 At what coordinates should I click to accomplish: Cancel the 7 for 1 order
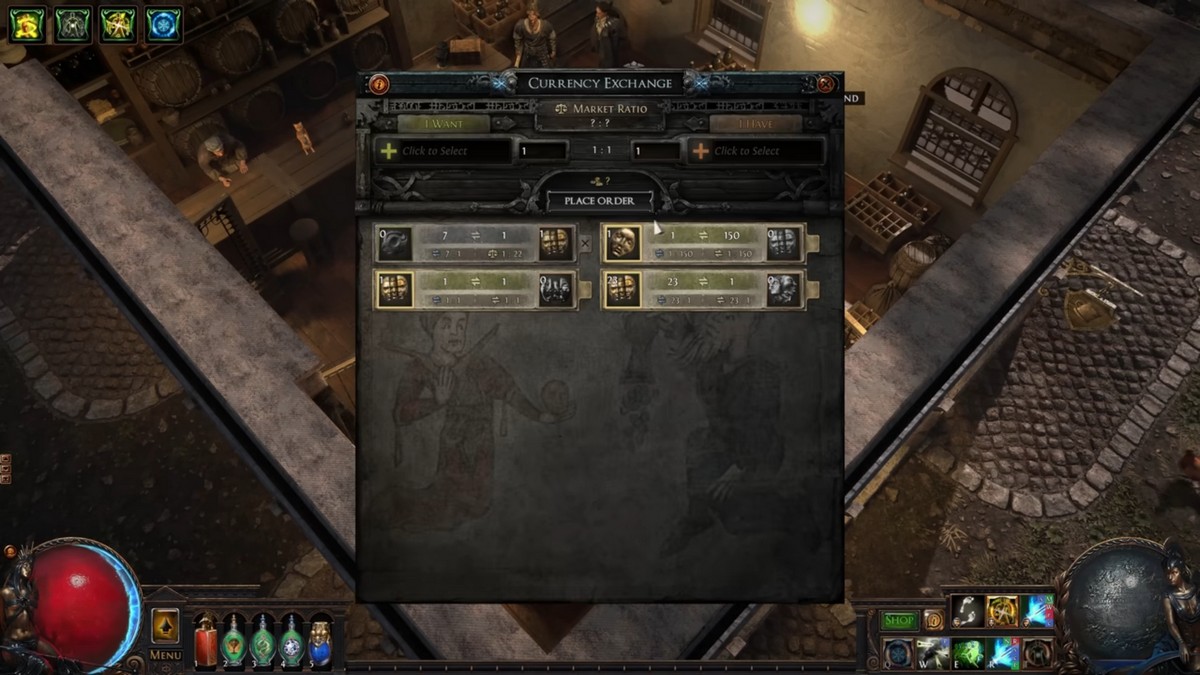click(x=586, y=243)
